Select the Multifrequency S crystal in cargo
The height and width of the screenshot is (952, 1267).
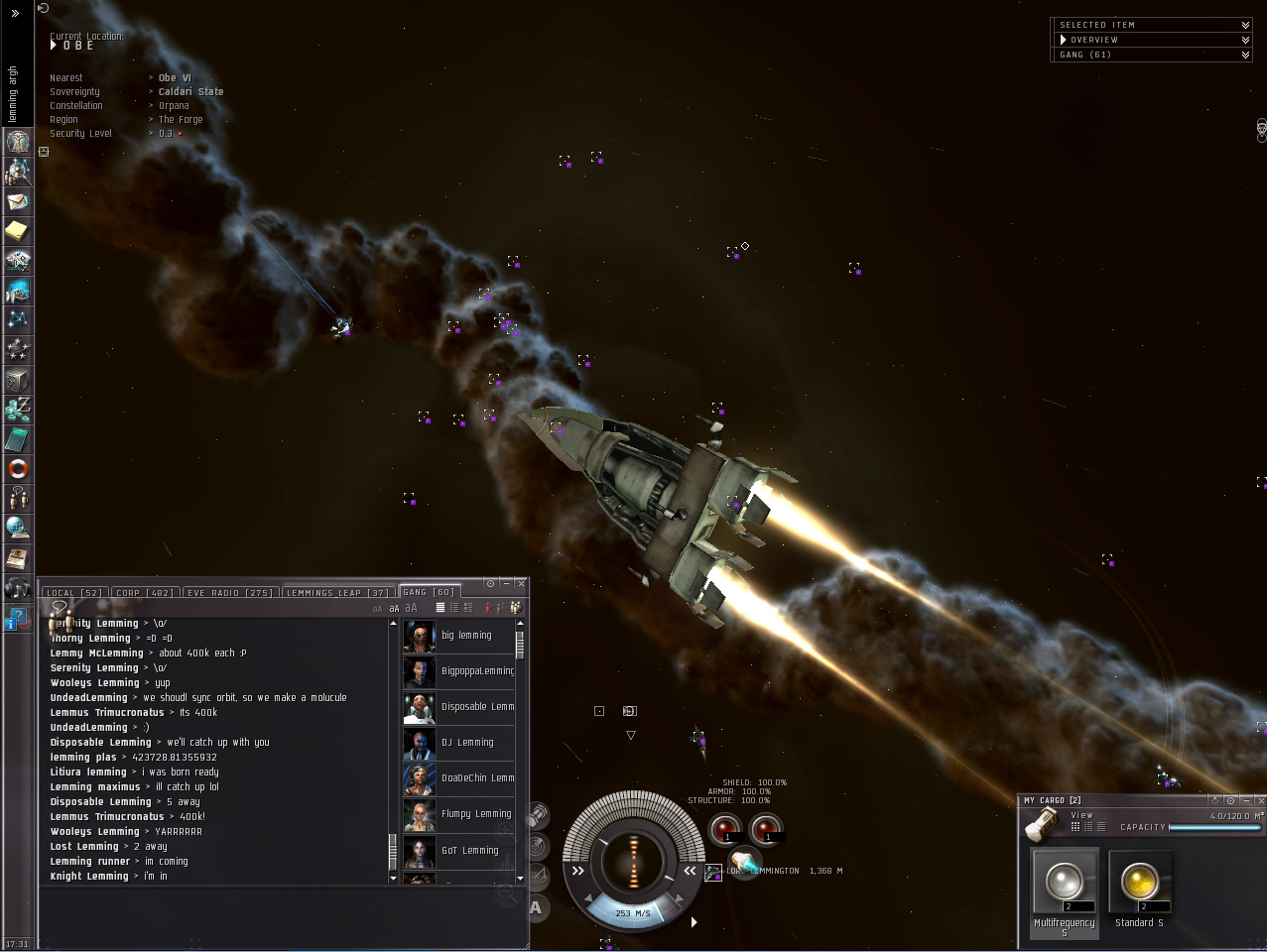tap(1065, 884)
